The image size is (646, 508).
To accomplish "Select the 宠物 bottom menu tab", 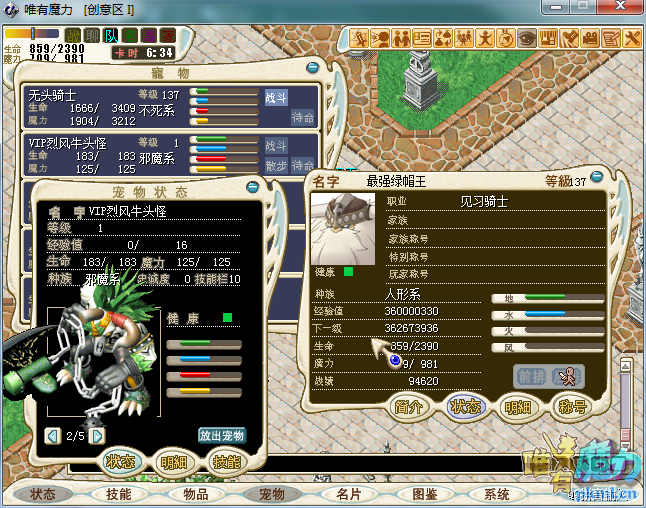I will (x=272, y=494).
